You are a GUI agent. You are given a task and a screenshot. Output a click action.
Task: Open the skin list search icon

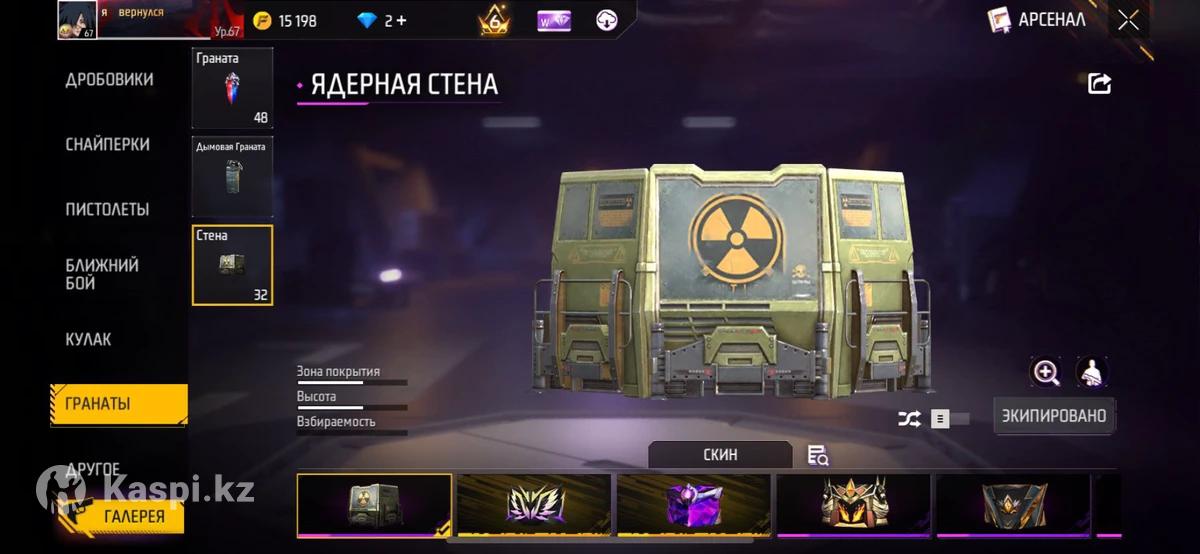click(x=818, y=456)
